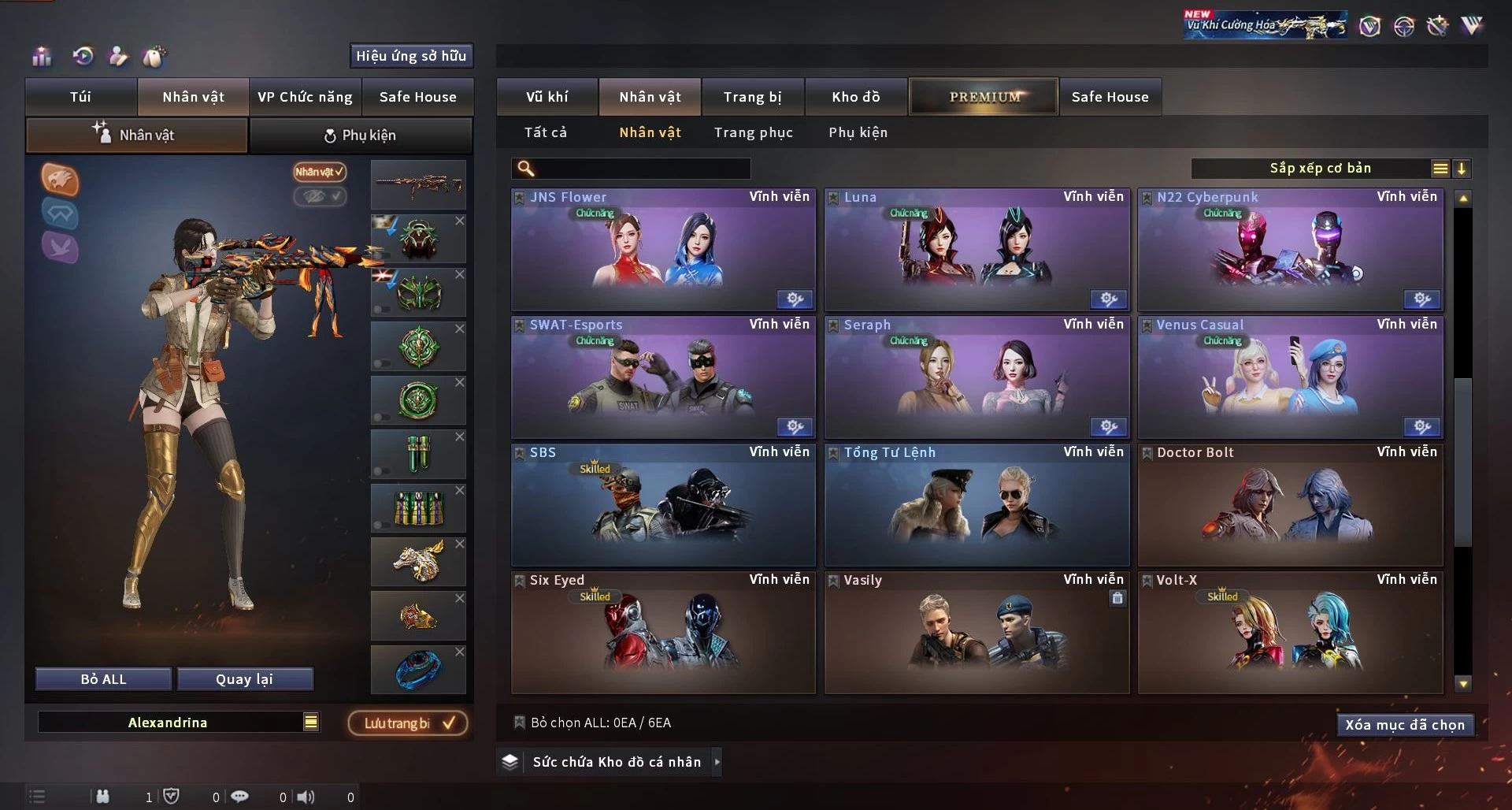
Task: Open the PREMIUM tab
Action: tap(984, 97)
